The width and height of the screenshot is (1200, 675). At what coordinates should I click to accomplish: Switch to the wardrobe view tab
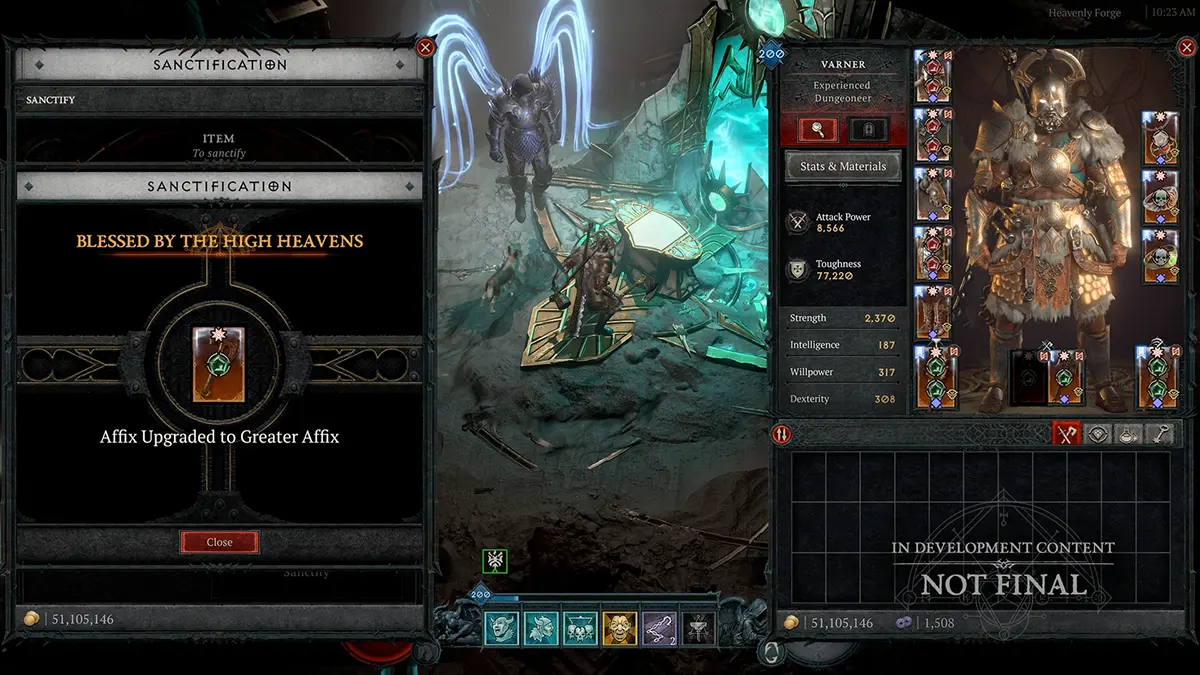[x=868, y=129]
